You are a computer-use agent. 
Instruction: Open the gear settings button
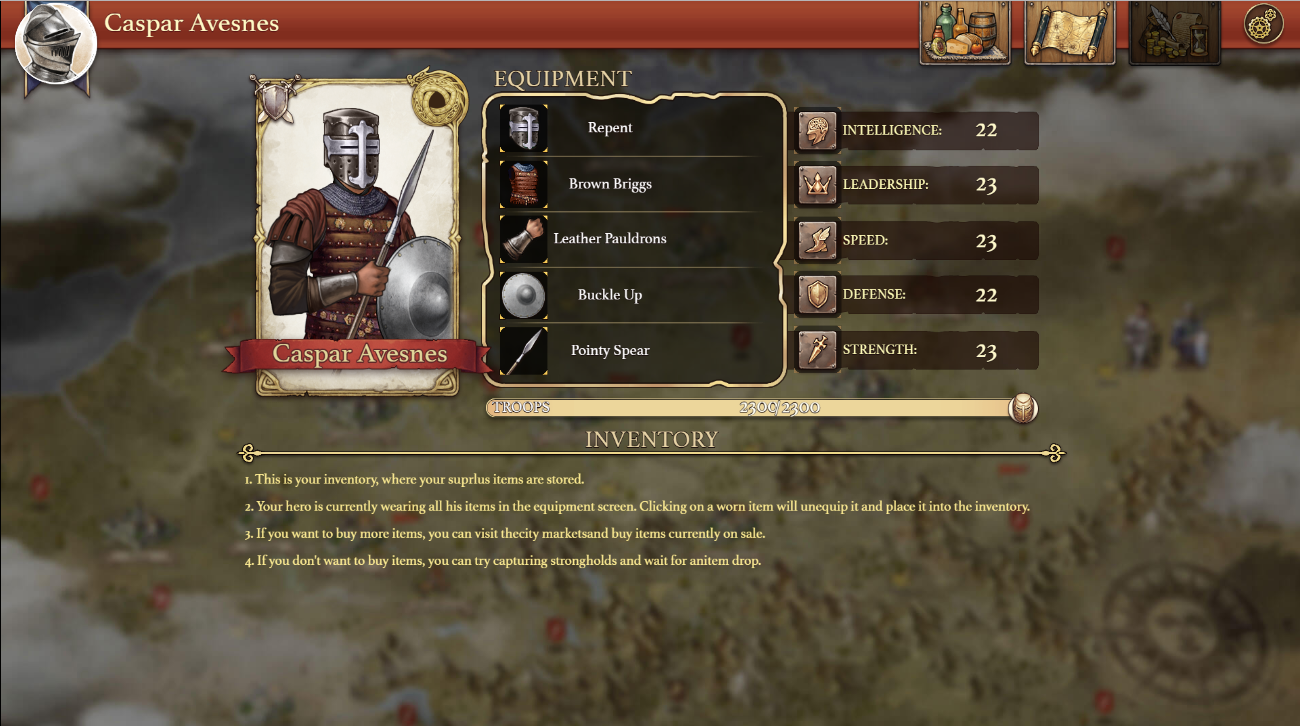tap(1263, 25)
